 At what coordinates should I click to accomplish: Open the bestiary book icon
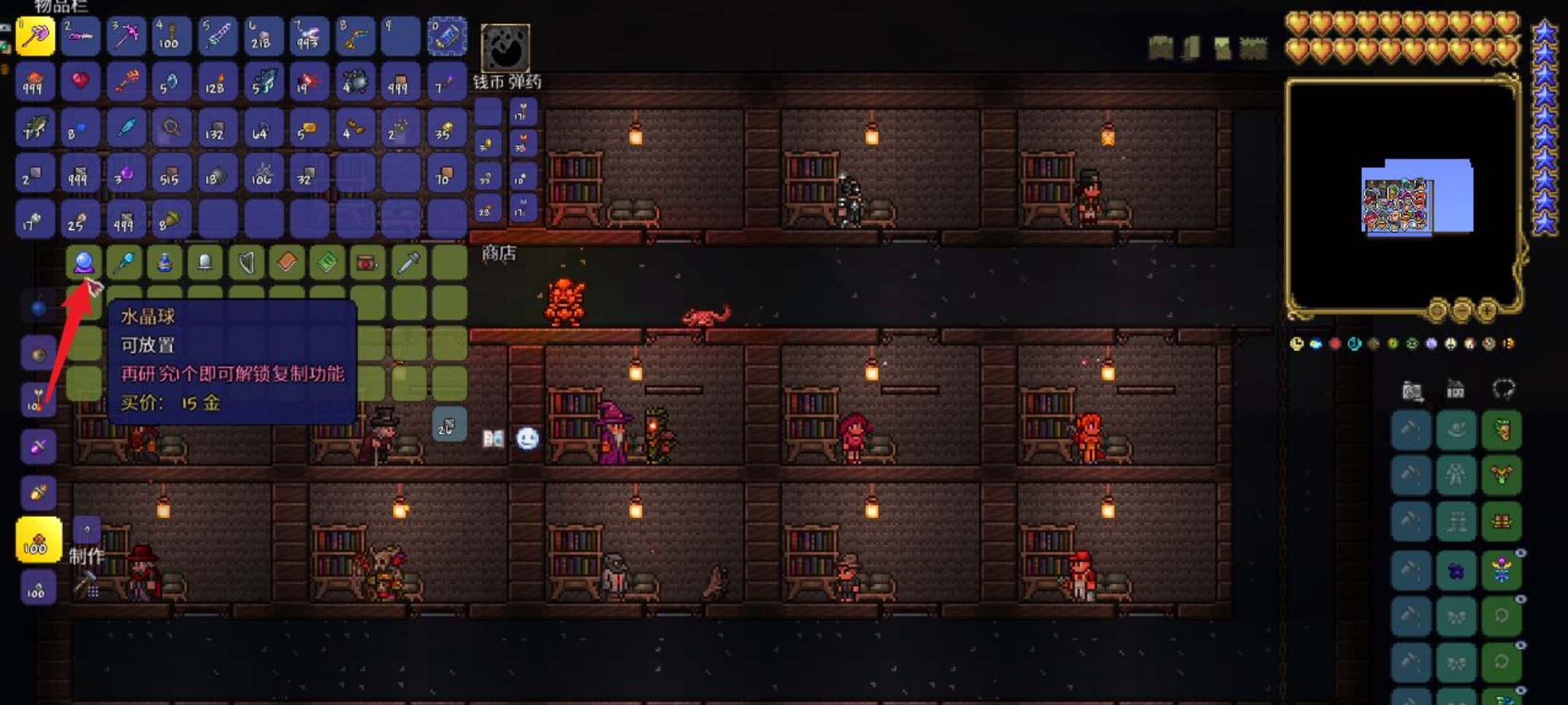493,438
